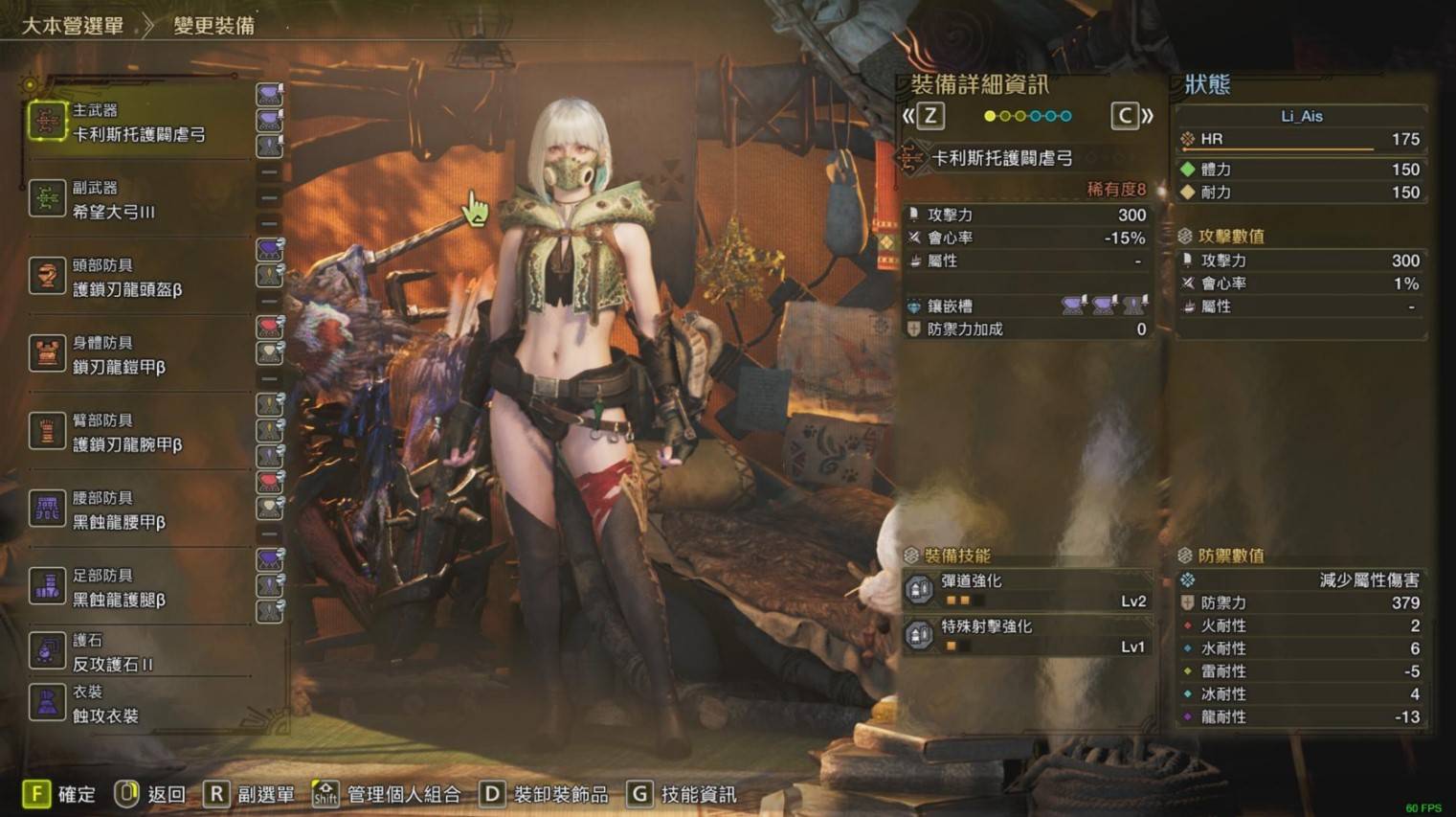Select the 臂部防具 arm armor icon
The image size is (1456, 817).
[x=46, y=431]
